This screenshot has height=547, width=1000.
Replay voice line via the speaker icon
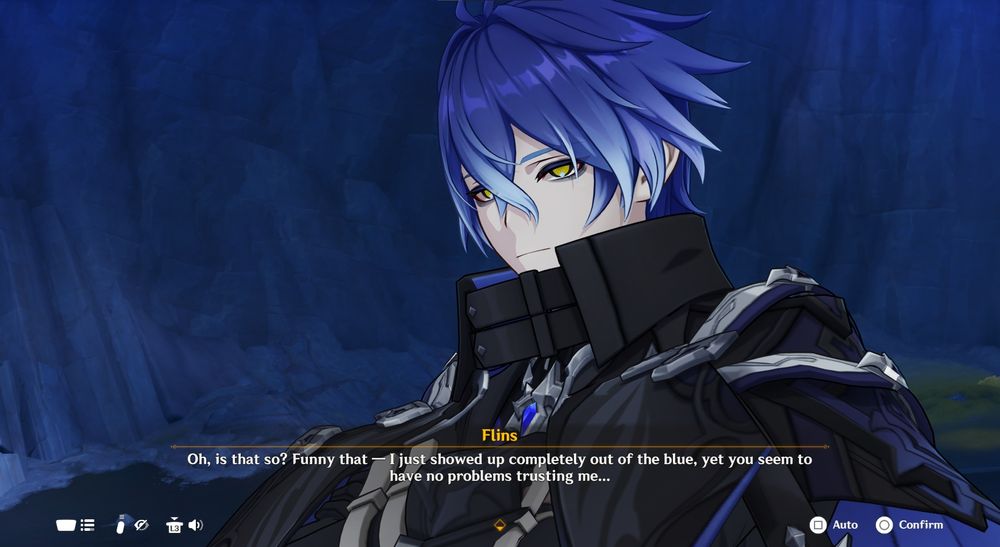[195, 524]
